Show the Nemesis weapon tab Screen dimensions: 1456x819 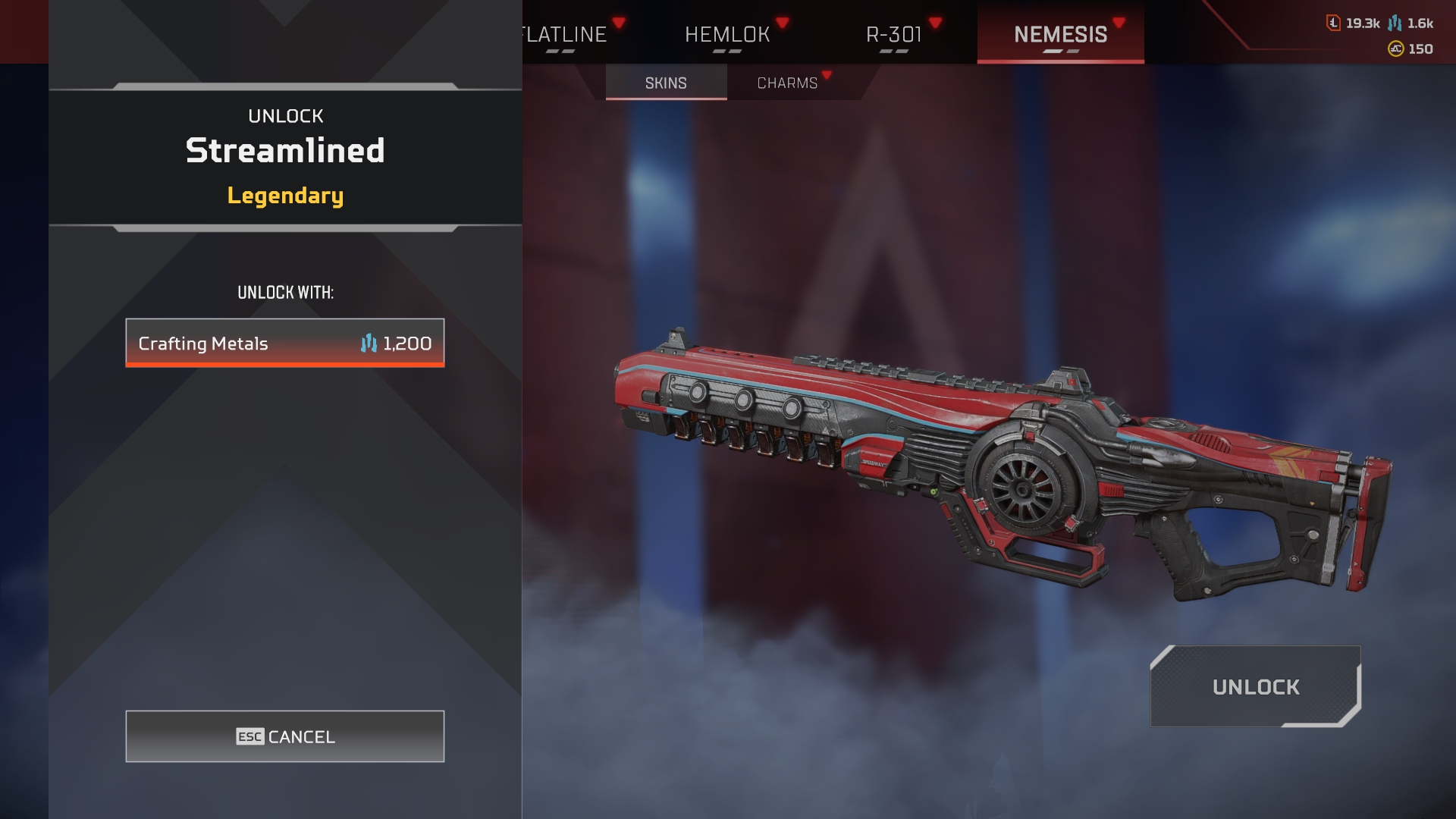pos(1060,35)
